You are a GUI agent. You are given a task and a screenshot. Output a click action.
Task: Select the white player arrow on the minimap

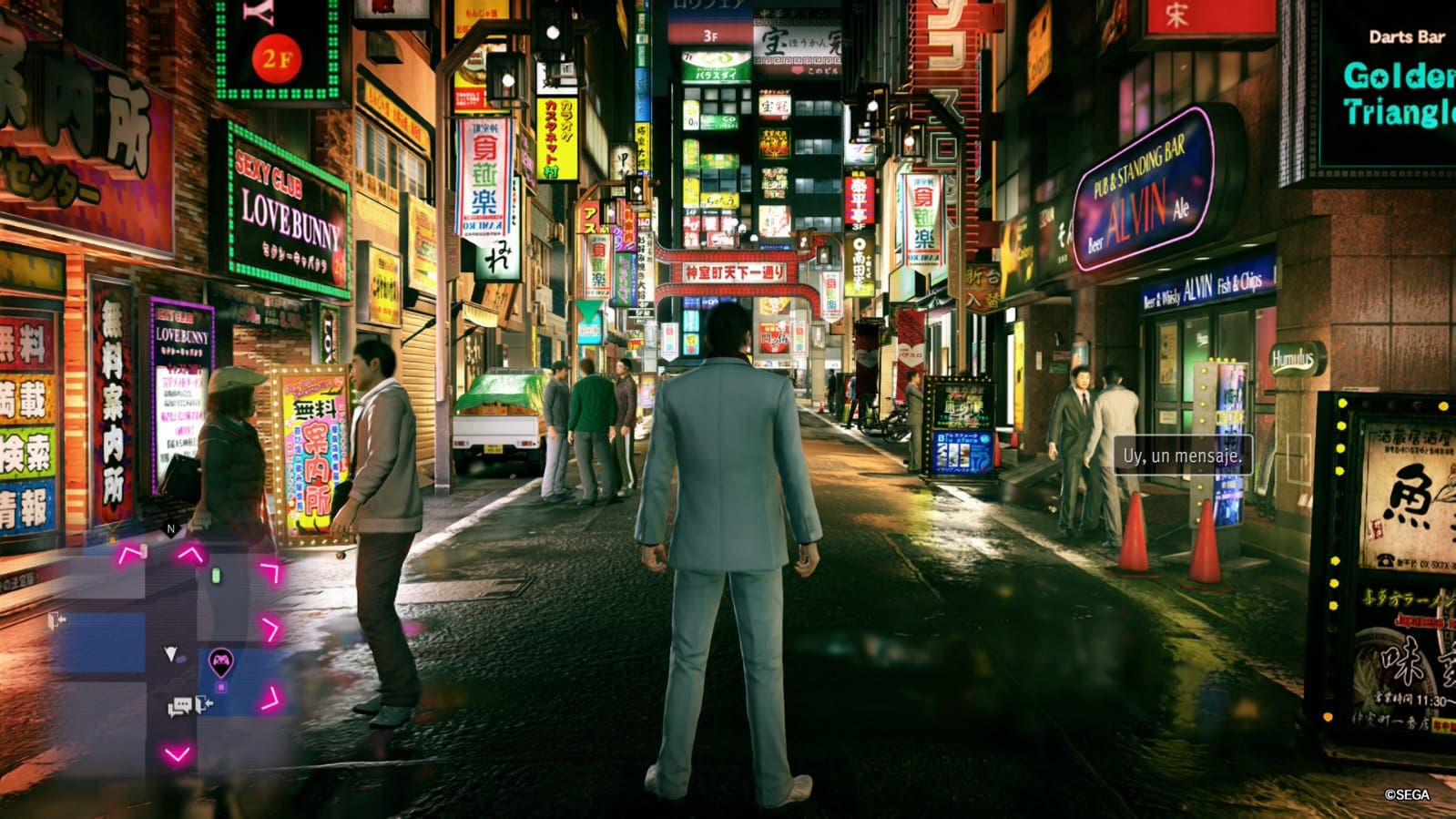click(170, 652)
